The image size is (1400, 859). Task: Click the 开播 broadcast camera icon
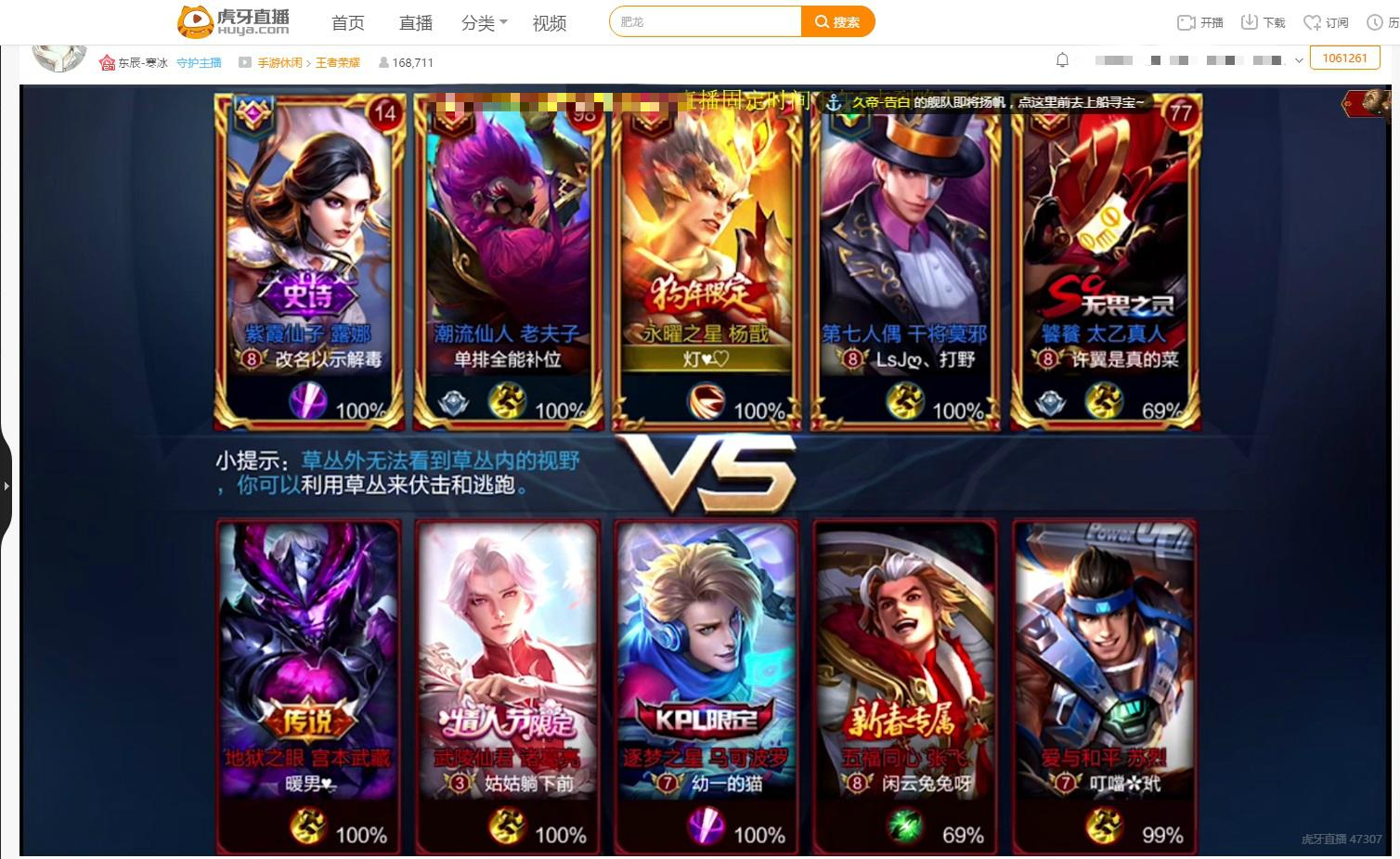coord(1187,20)
